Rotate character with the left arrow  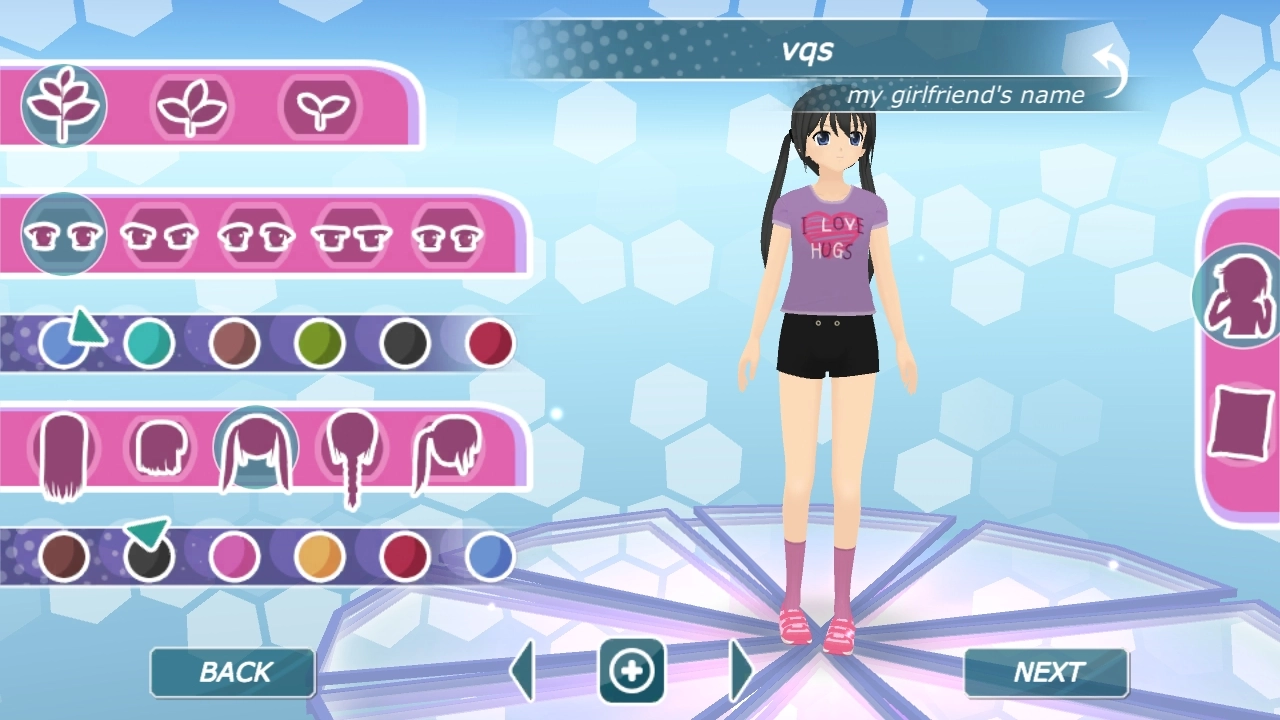(522, 671)
